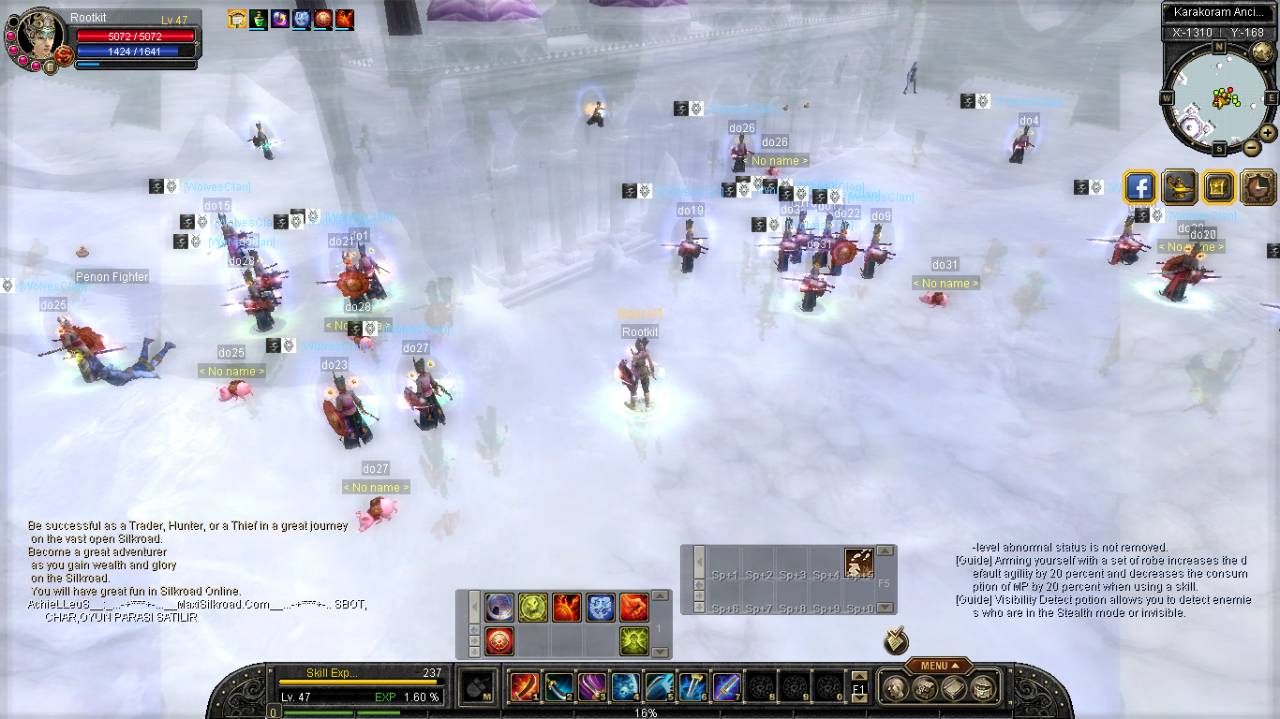Screen dimensions: 1280x719
Task: Click the clock icon beside the minimap buttons
Action: (x=1258, y=187)
